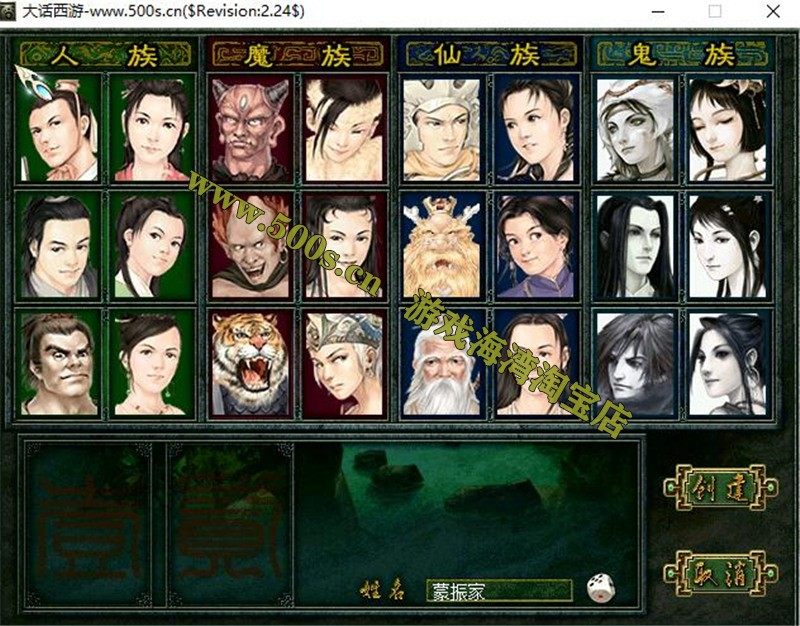Select the long black-haired pale ghost male
The height and width of the screenshot is (626, 800).
634,245
